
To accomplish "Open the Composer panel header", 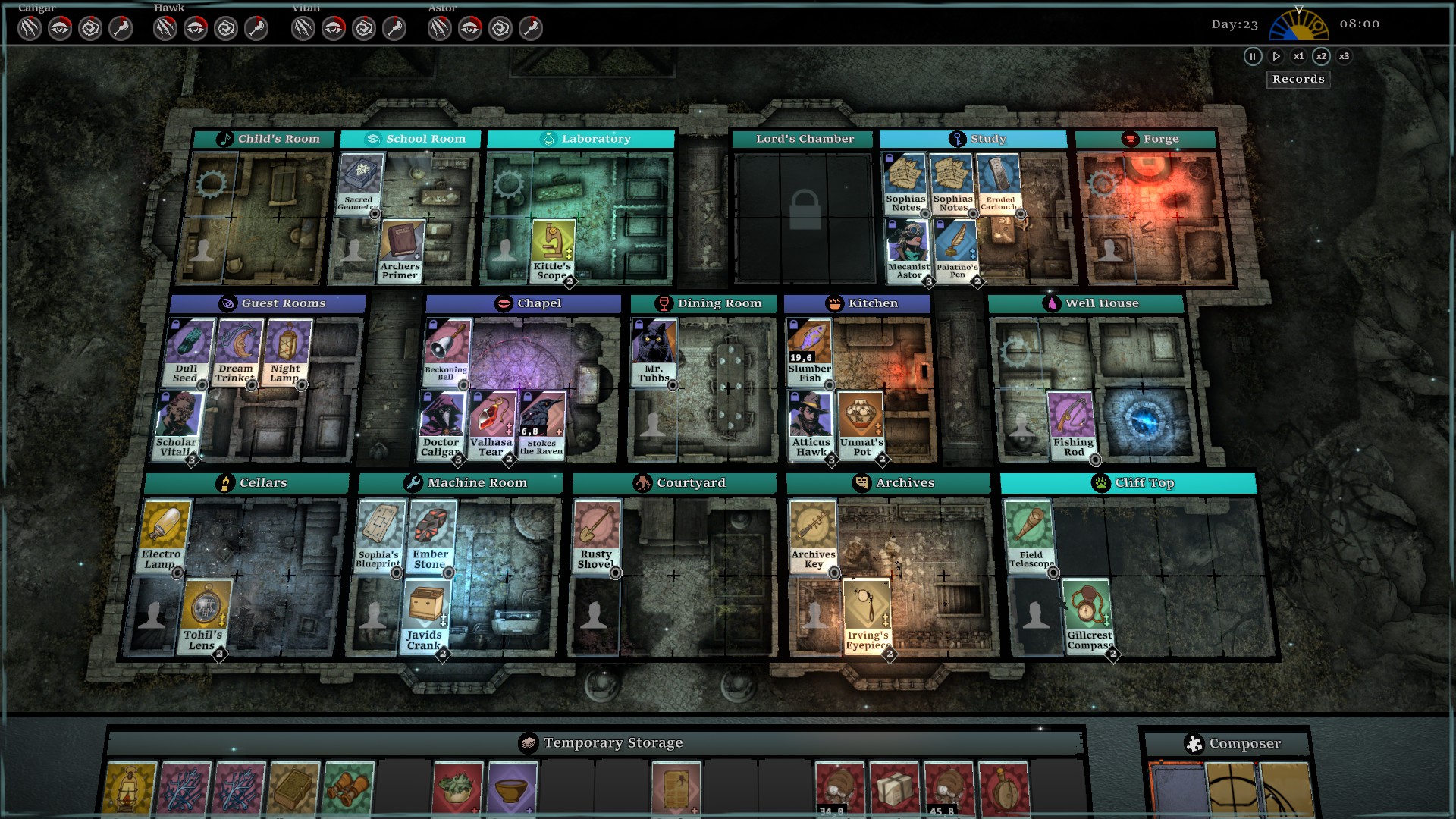I will (x=1233, y=744).
